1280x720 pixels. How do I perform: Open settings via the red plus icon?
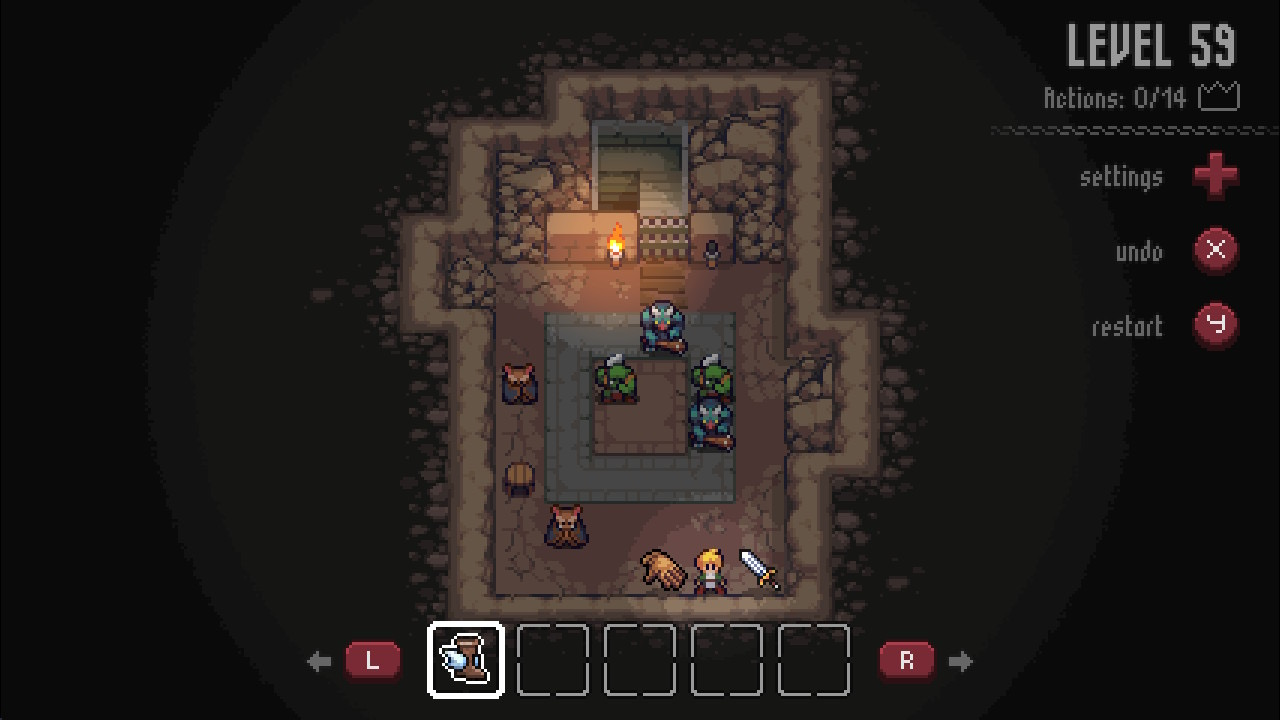(x=1216, y=176)
